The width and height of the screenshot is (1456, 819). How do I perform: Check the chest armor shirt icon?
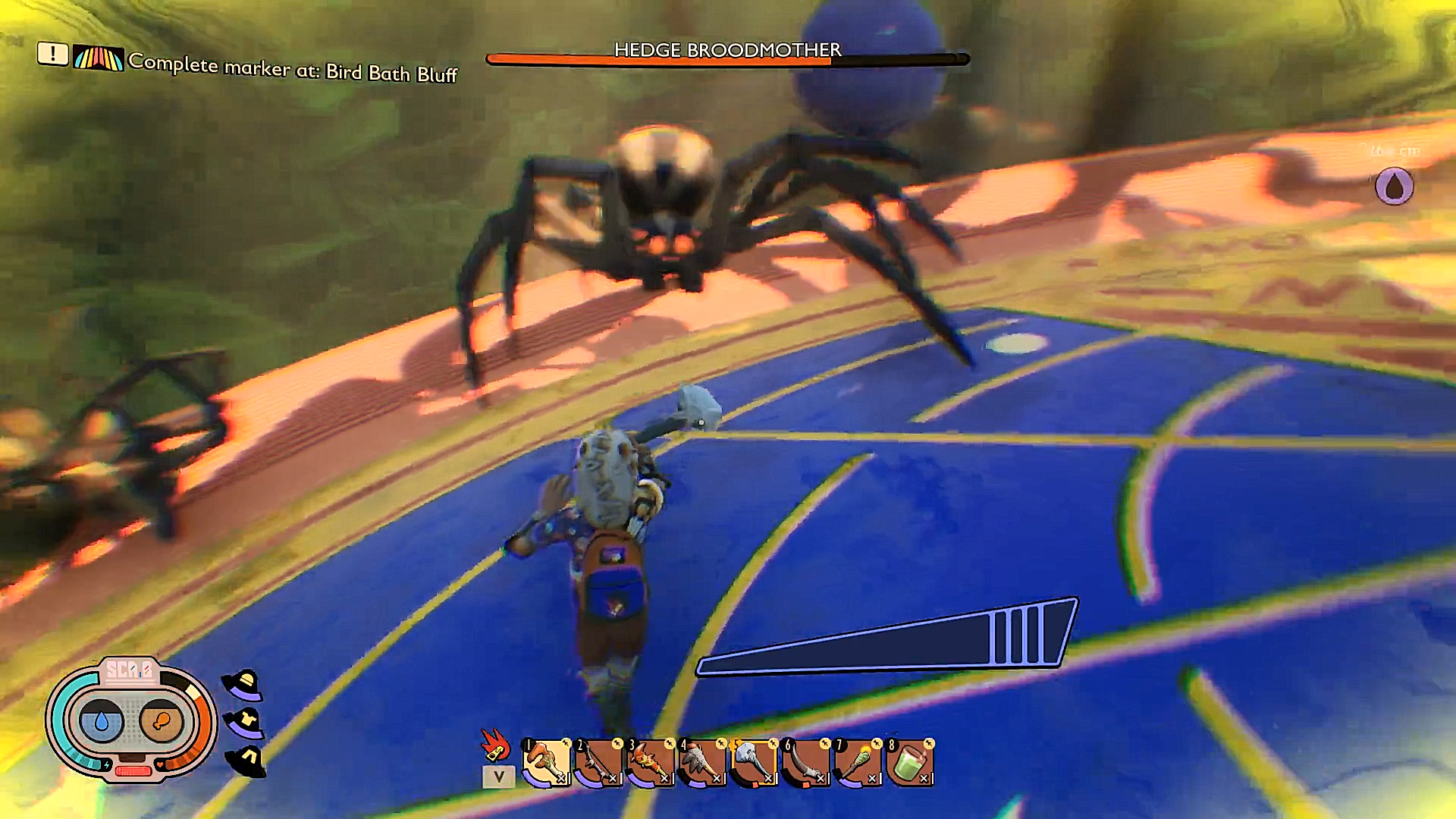[x=244, y=721]
